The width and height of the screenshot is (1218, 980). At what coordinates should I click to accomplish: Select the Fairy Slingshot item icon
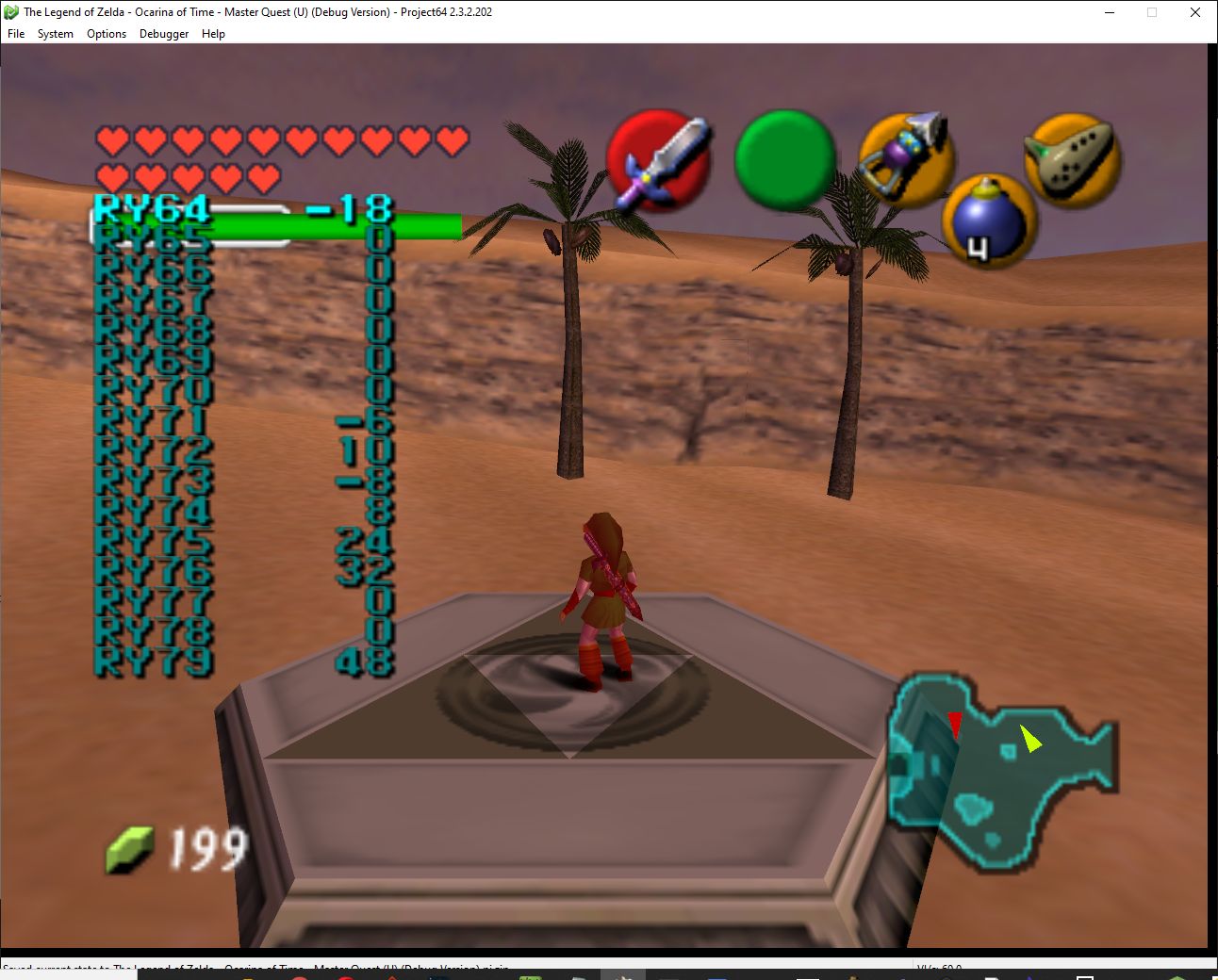[906, 160]
